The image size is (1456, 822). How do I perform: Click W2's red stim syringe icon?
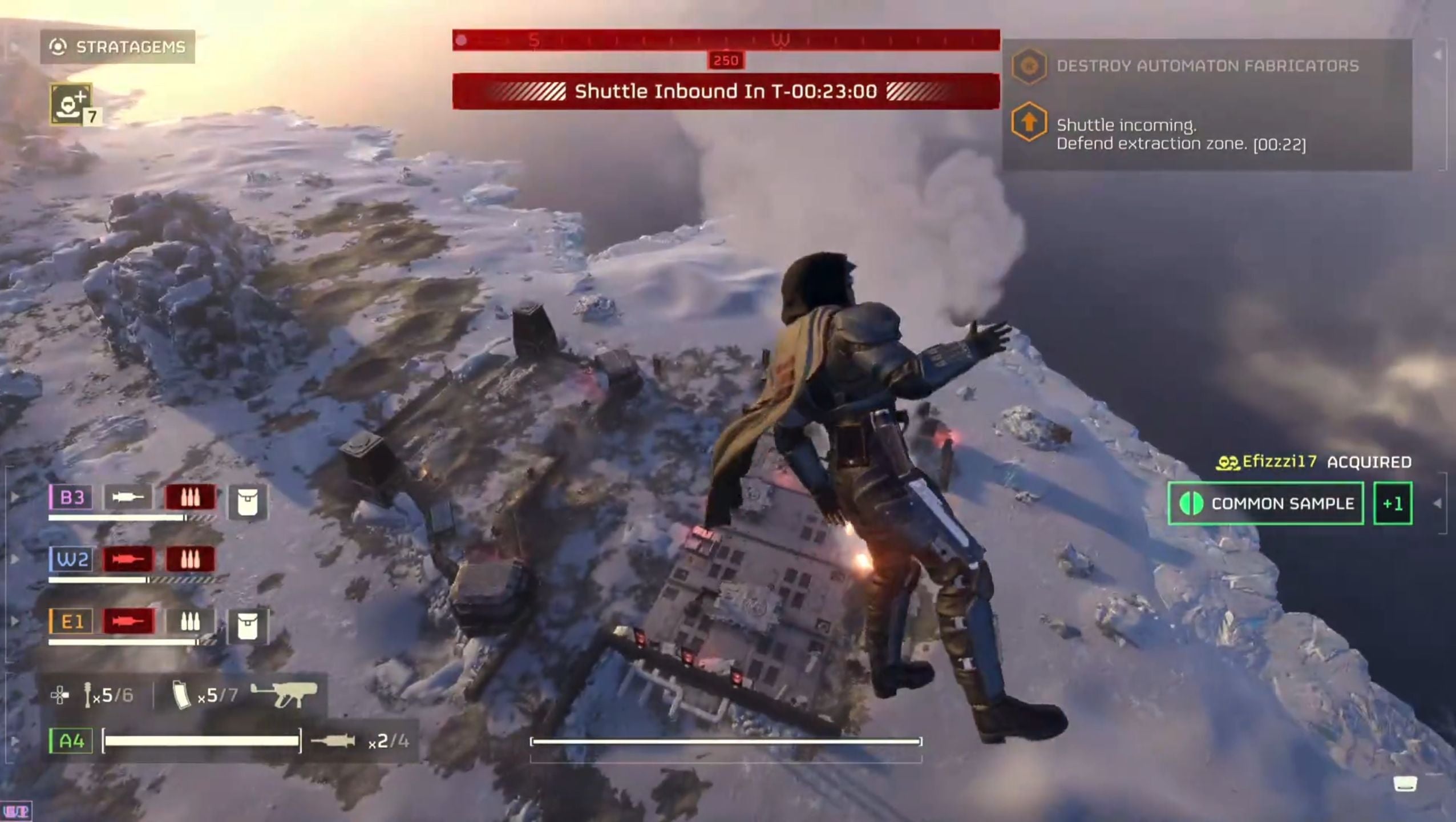click(x=128, y=559)
